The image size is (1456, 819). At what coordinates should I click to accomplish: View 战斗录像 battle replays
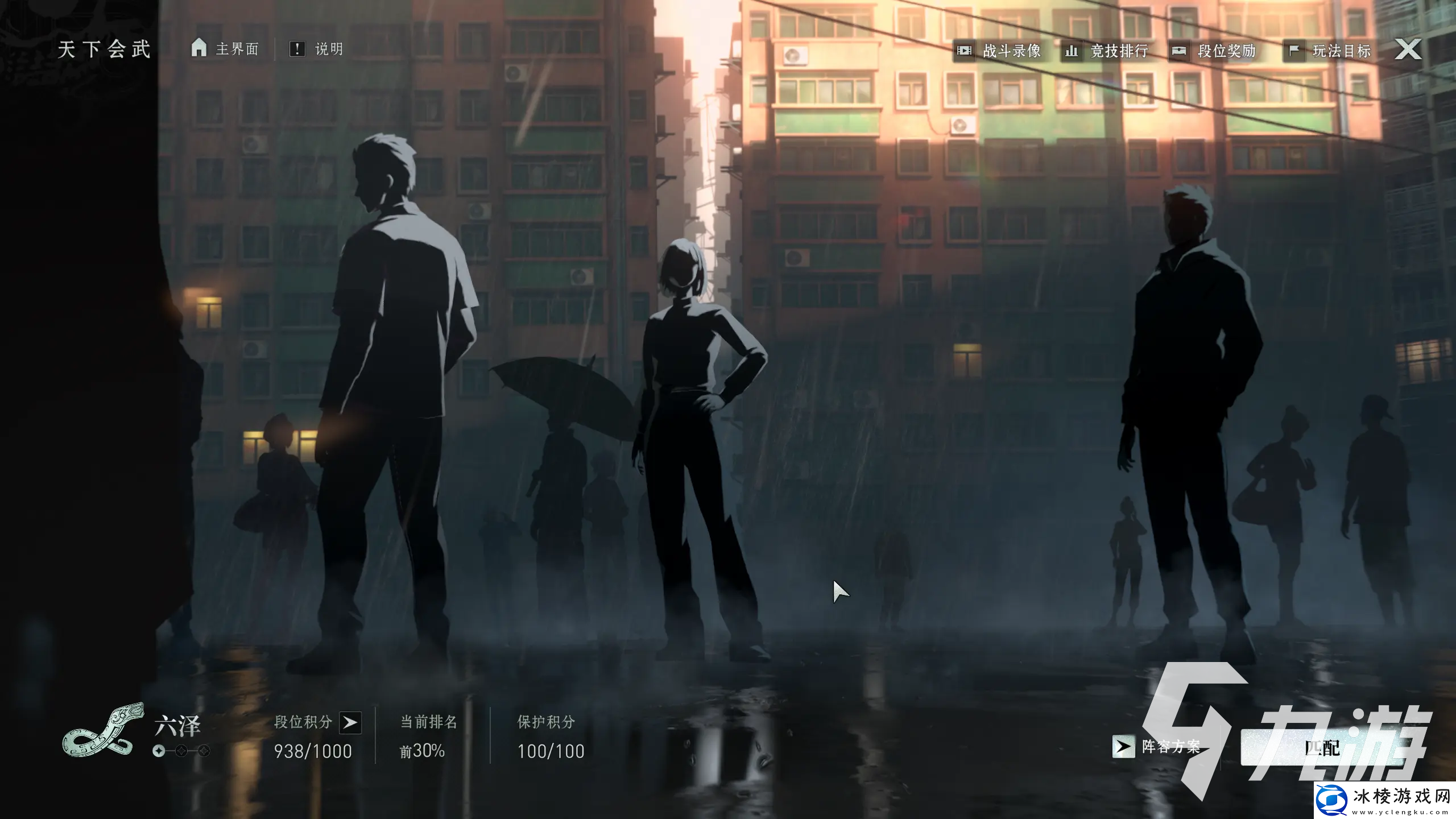pos(999,51)
